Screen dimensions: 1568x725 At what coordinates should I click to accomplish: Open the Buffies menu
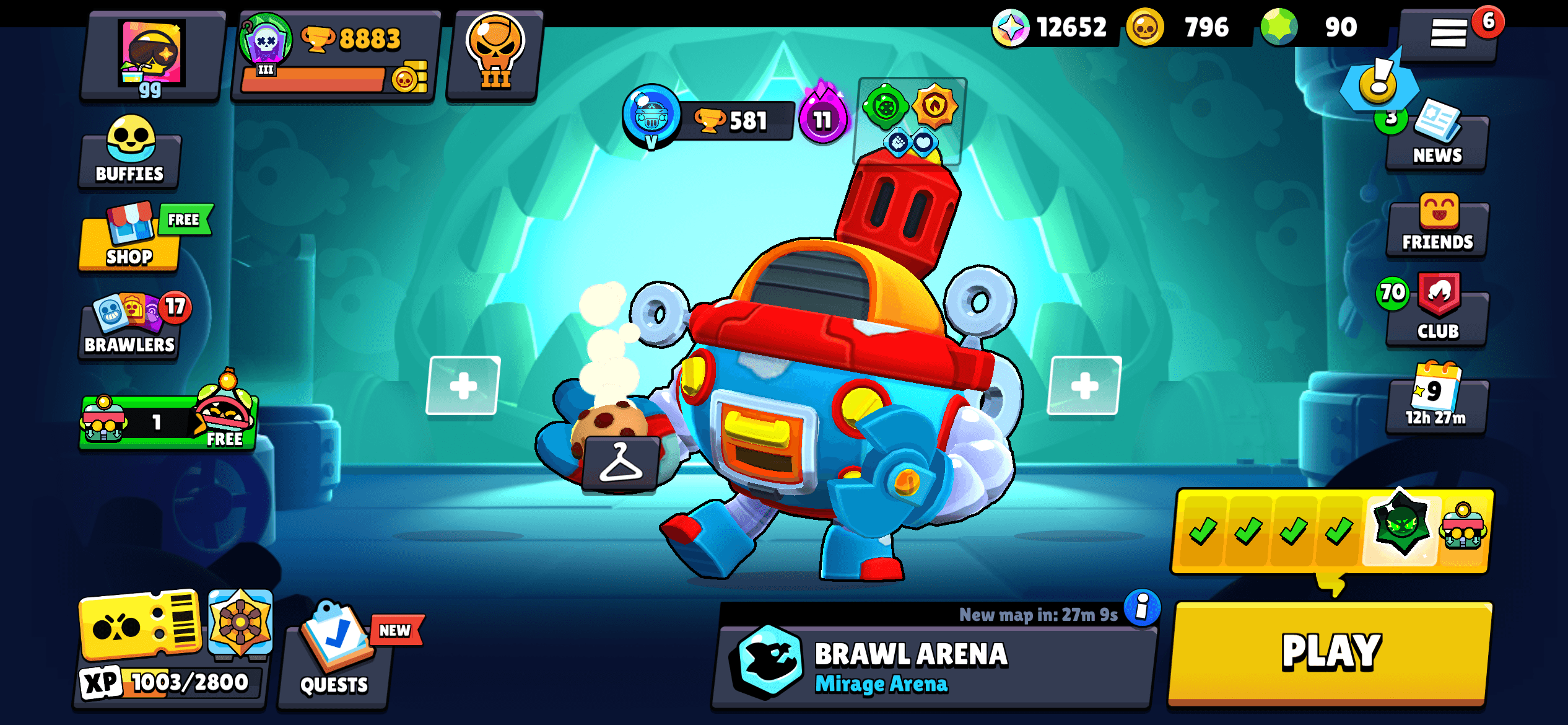coord(127,155)
